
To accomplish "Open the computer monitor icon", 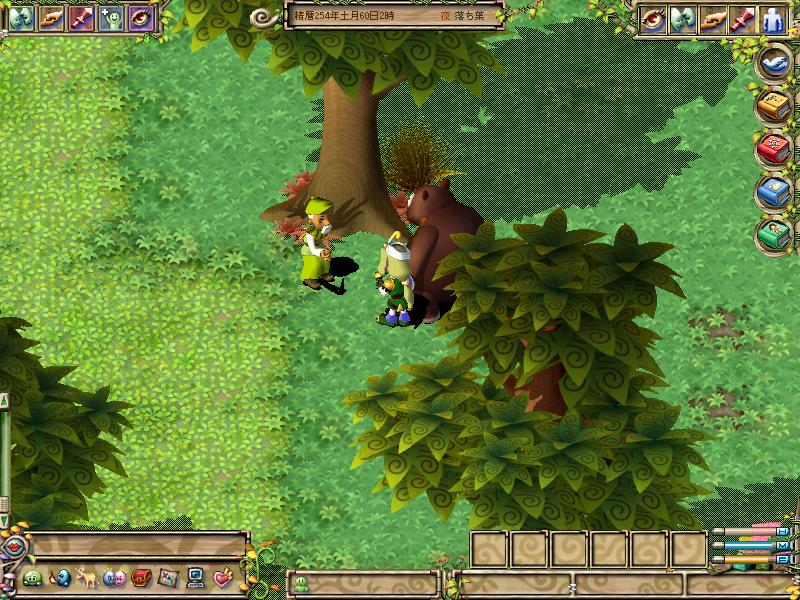I will click(x=195, y=578).
